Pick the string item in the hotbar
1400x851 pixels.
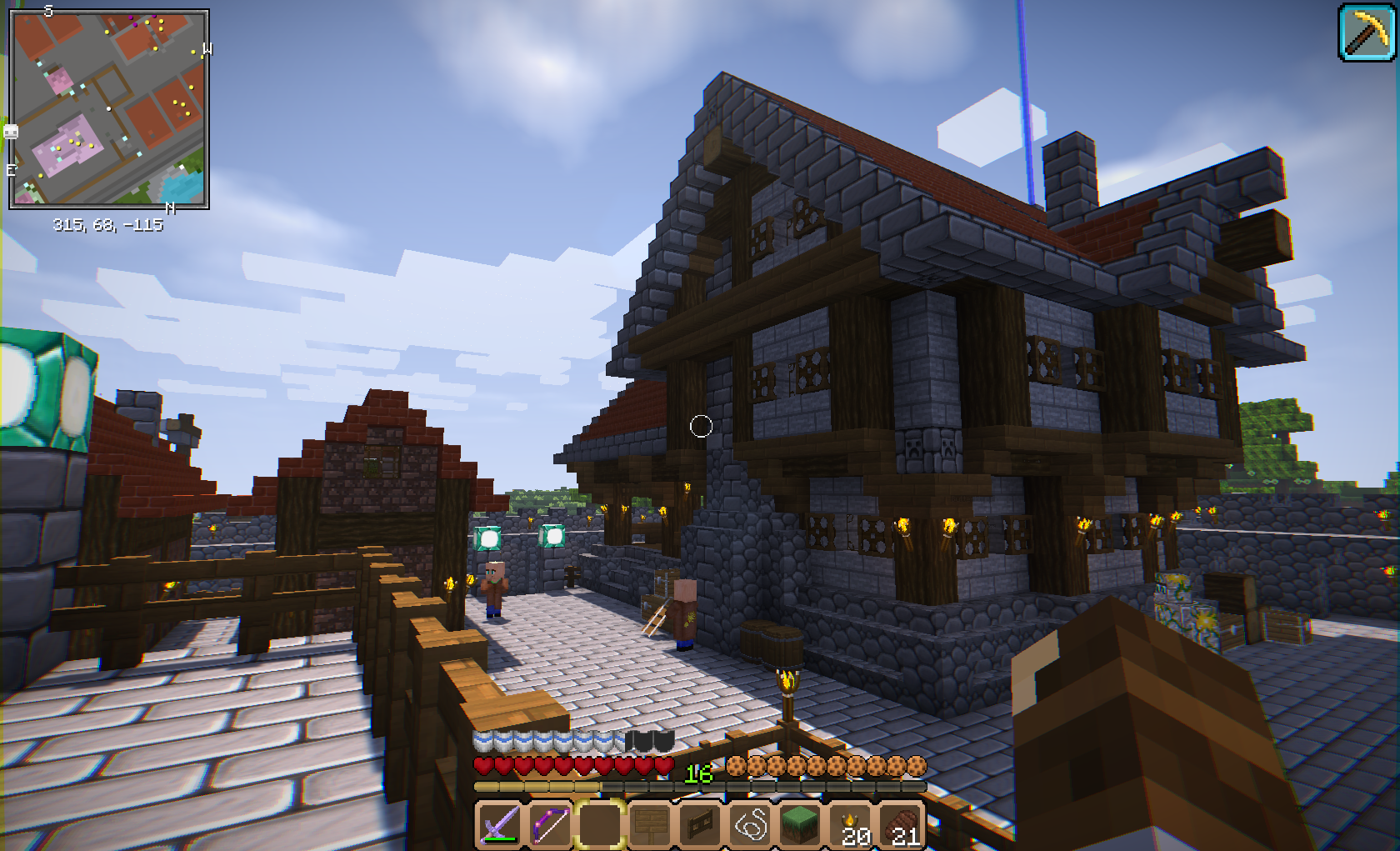750,824
